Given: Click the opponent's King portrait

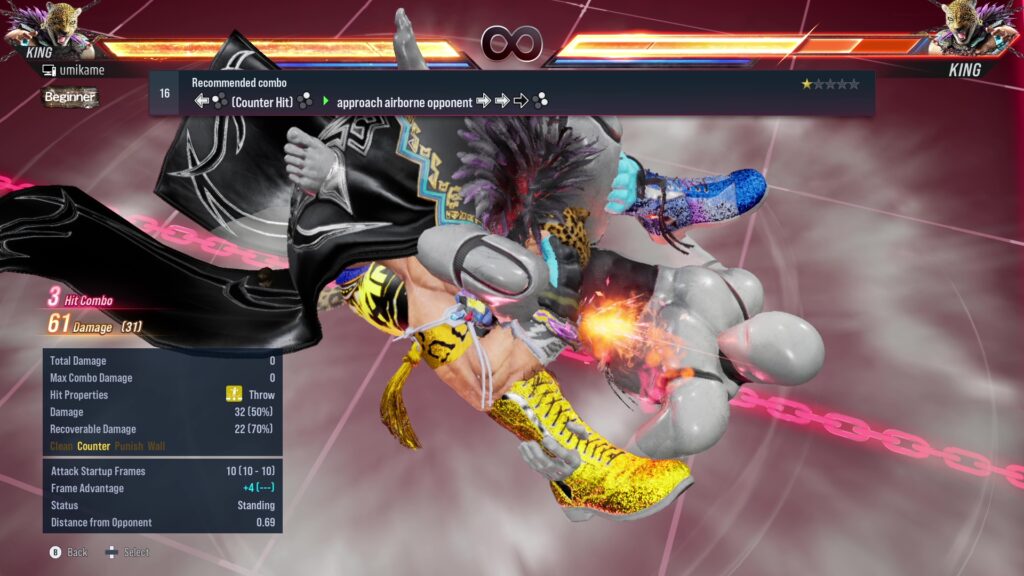Looking at the screenshot, I should pos(980,30).
